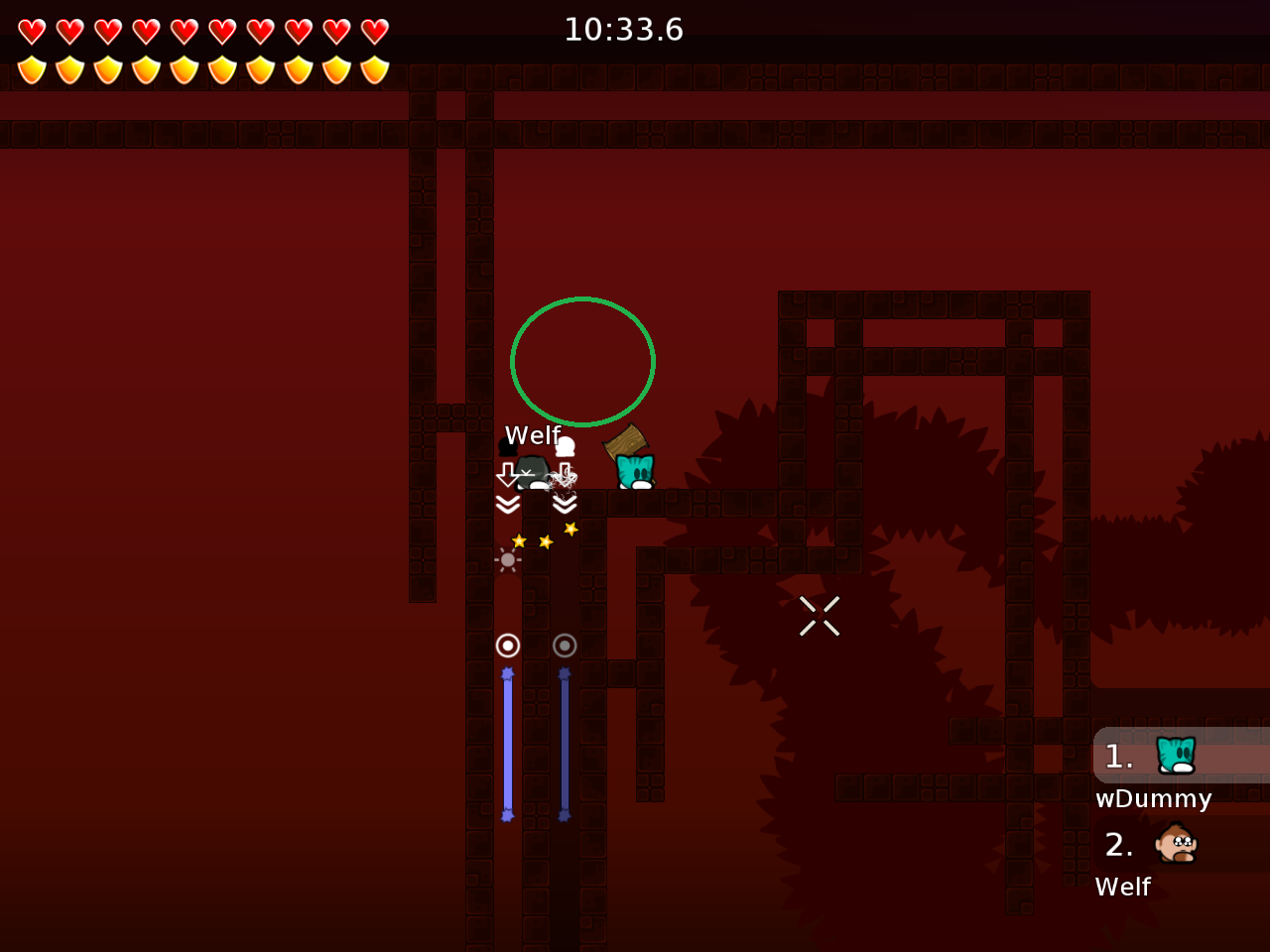The width and height of the screenshot is (1270, 952).
Task: Click the left double-chevron under the frozen tee
Action: pyautogui.click(x=508, y=504)
